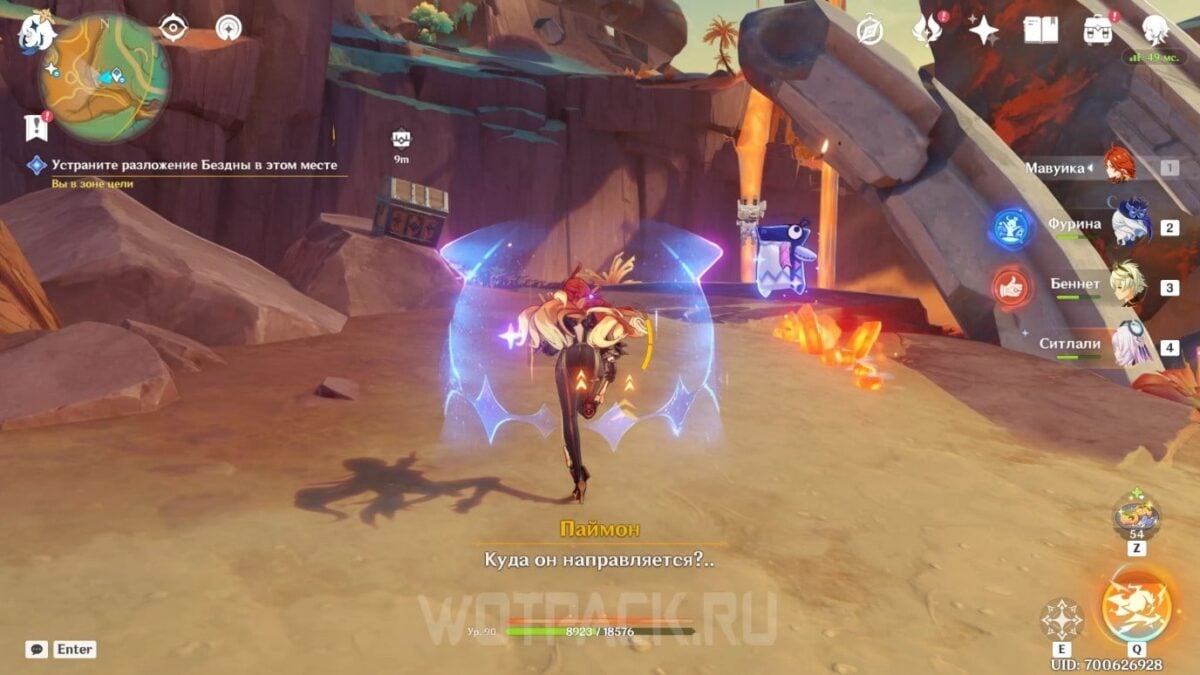Viewport: 1200px width, 675px height.
Task: Open the Battle Pass icon with red alert
Action: tap(1098, 30)
